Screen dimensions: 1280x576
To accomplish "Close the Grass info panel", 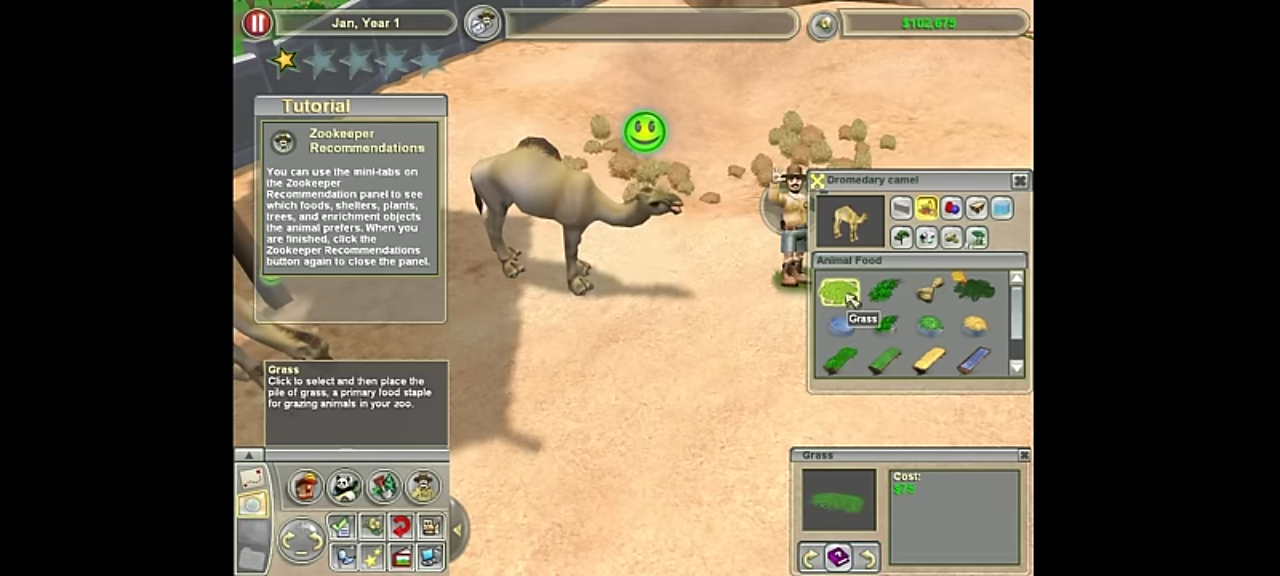I will (x=1023, y=455).
